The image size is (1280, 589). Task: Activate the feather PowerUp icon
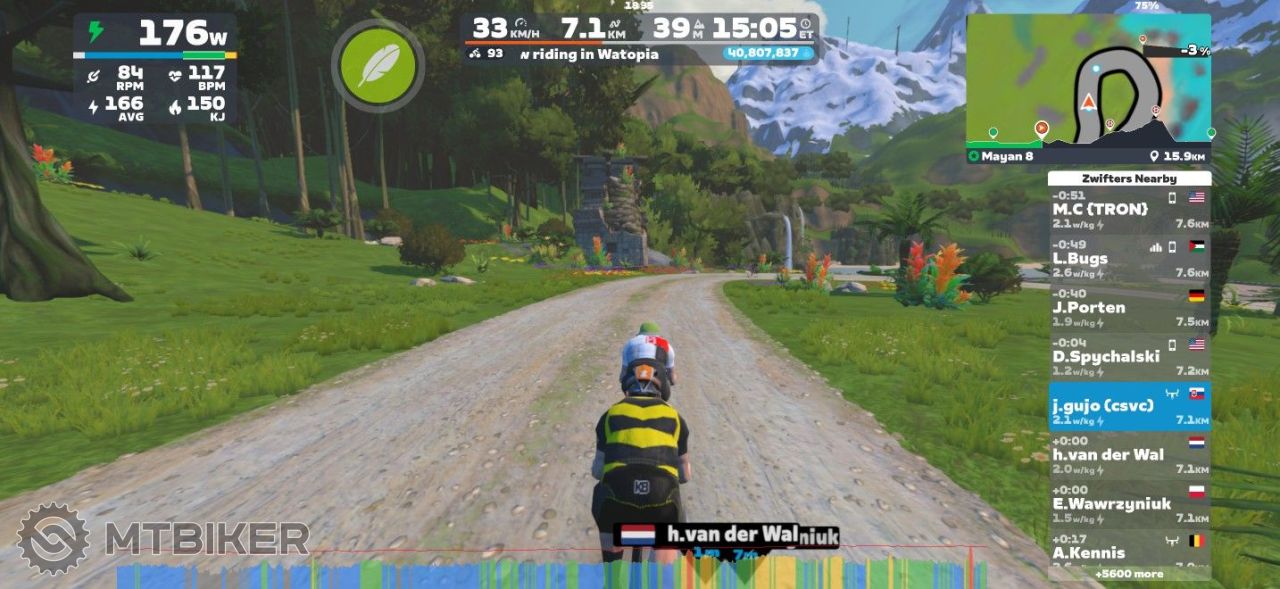377,66
